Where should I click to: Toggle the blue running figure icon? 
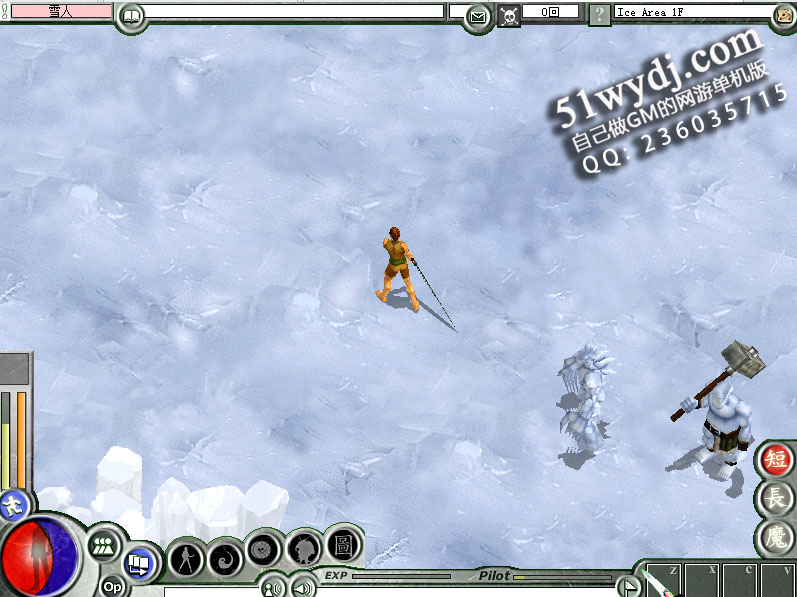[13, 503]
